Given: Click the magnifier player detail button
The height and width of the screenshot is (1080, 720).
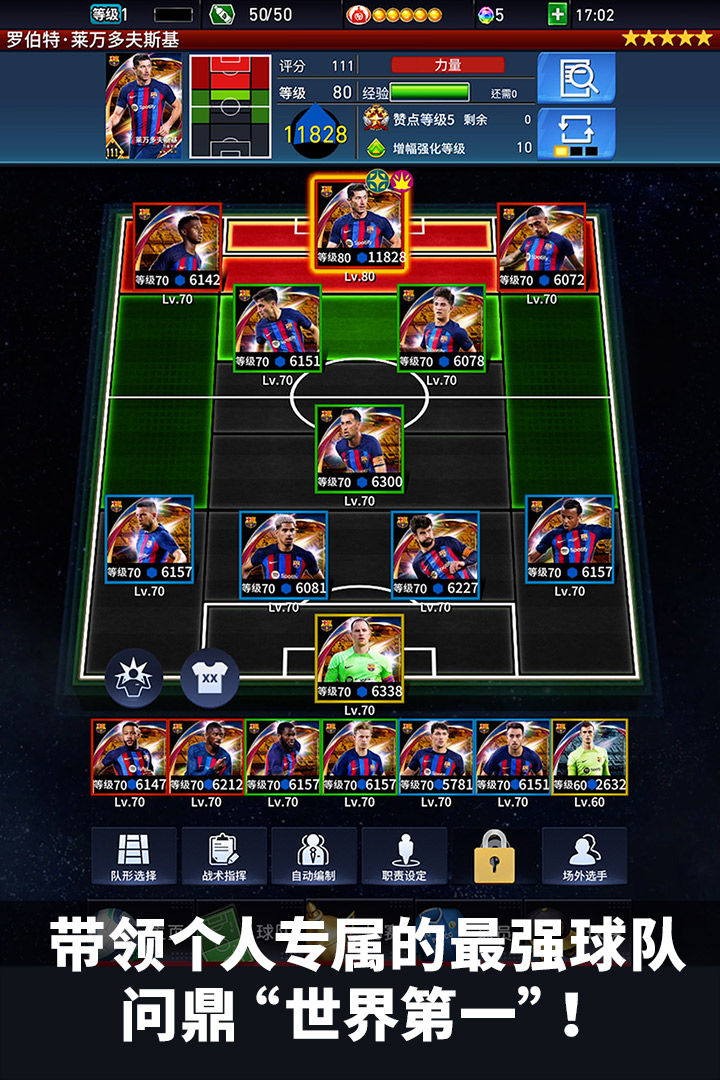Looking at the screenshot, I should [576, 78].
